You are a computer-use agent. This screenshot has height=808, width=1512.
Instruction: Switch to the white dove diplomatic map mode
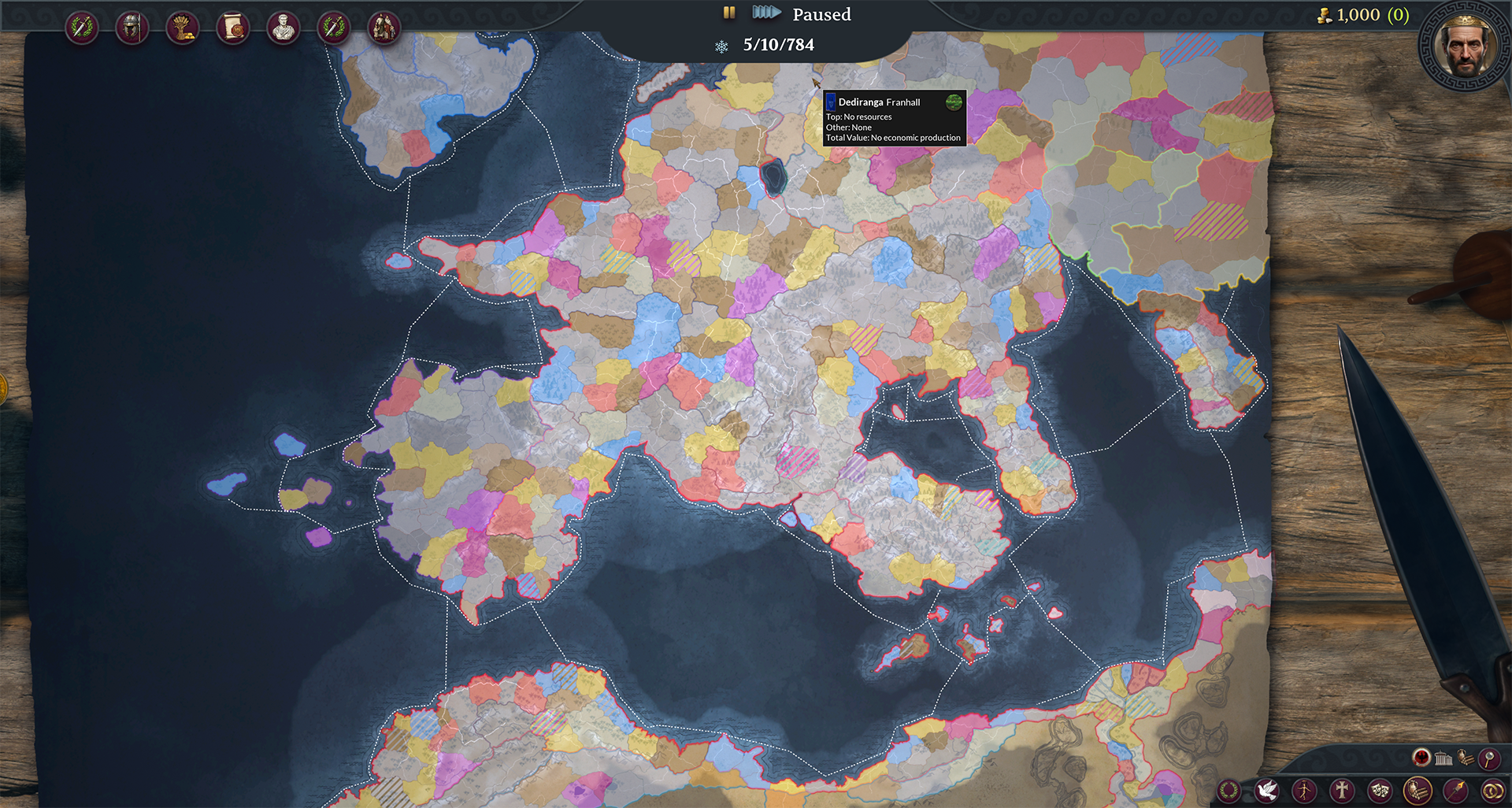pos(1267,790)
